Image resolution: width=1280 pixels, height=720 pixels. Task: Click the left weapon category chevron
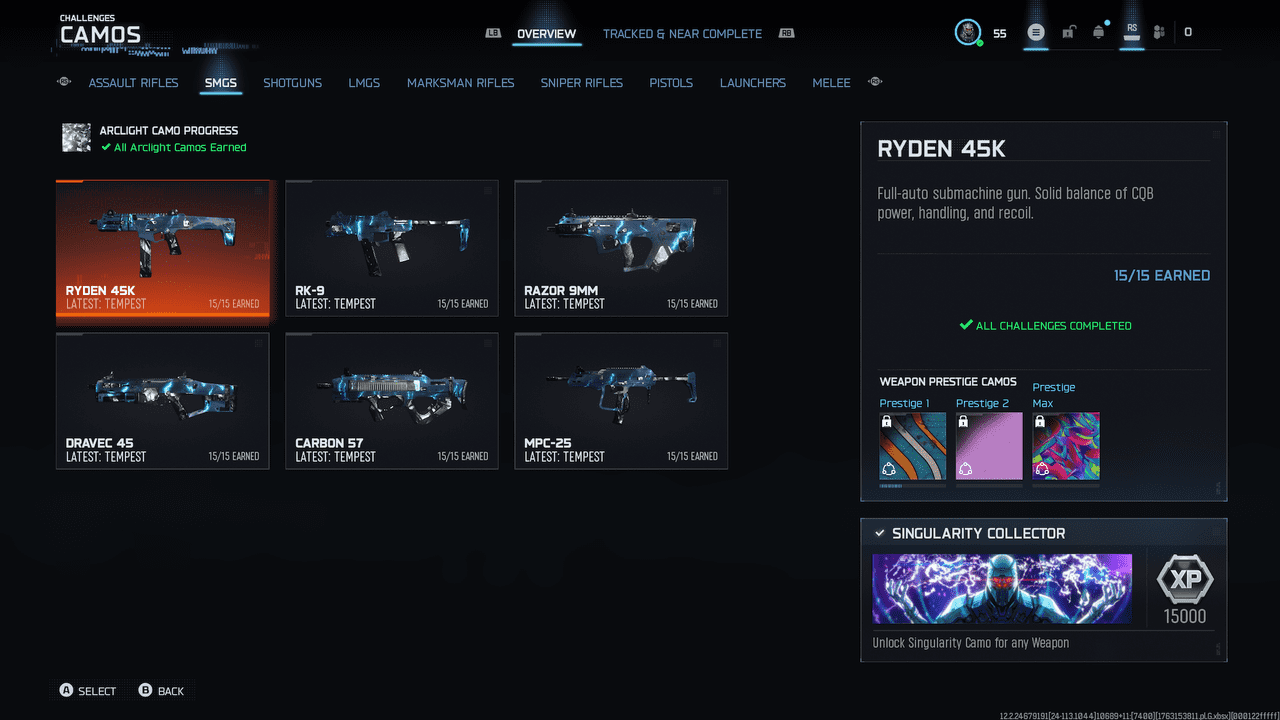click(63, 83)
